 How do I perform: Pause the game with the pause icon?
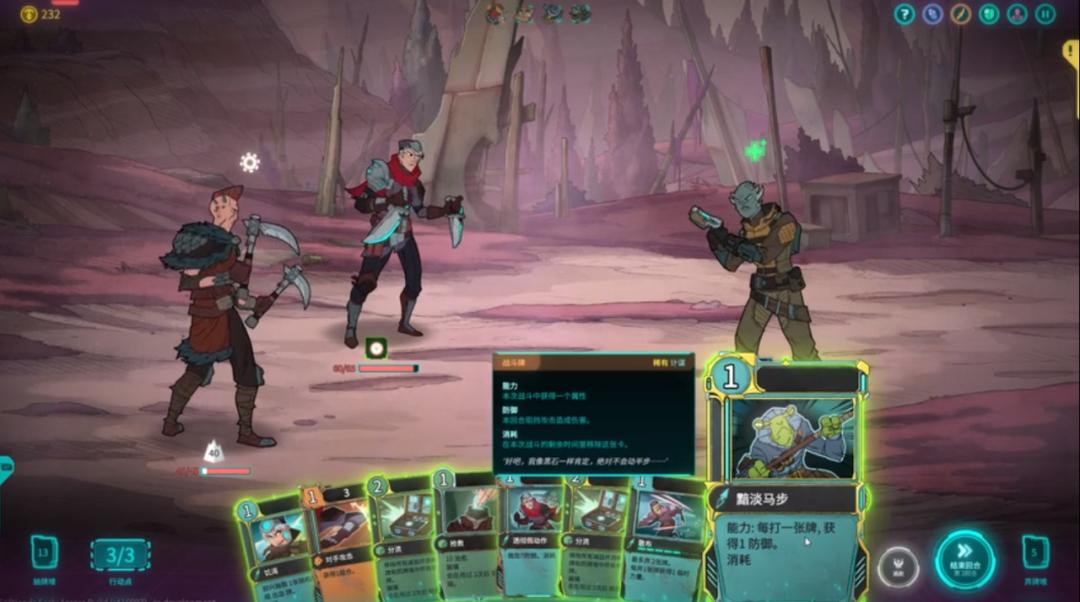click(x=1045, y=14)
